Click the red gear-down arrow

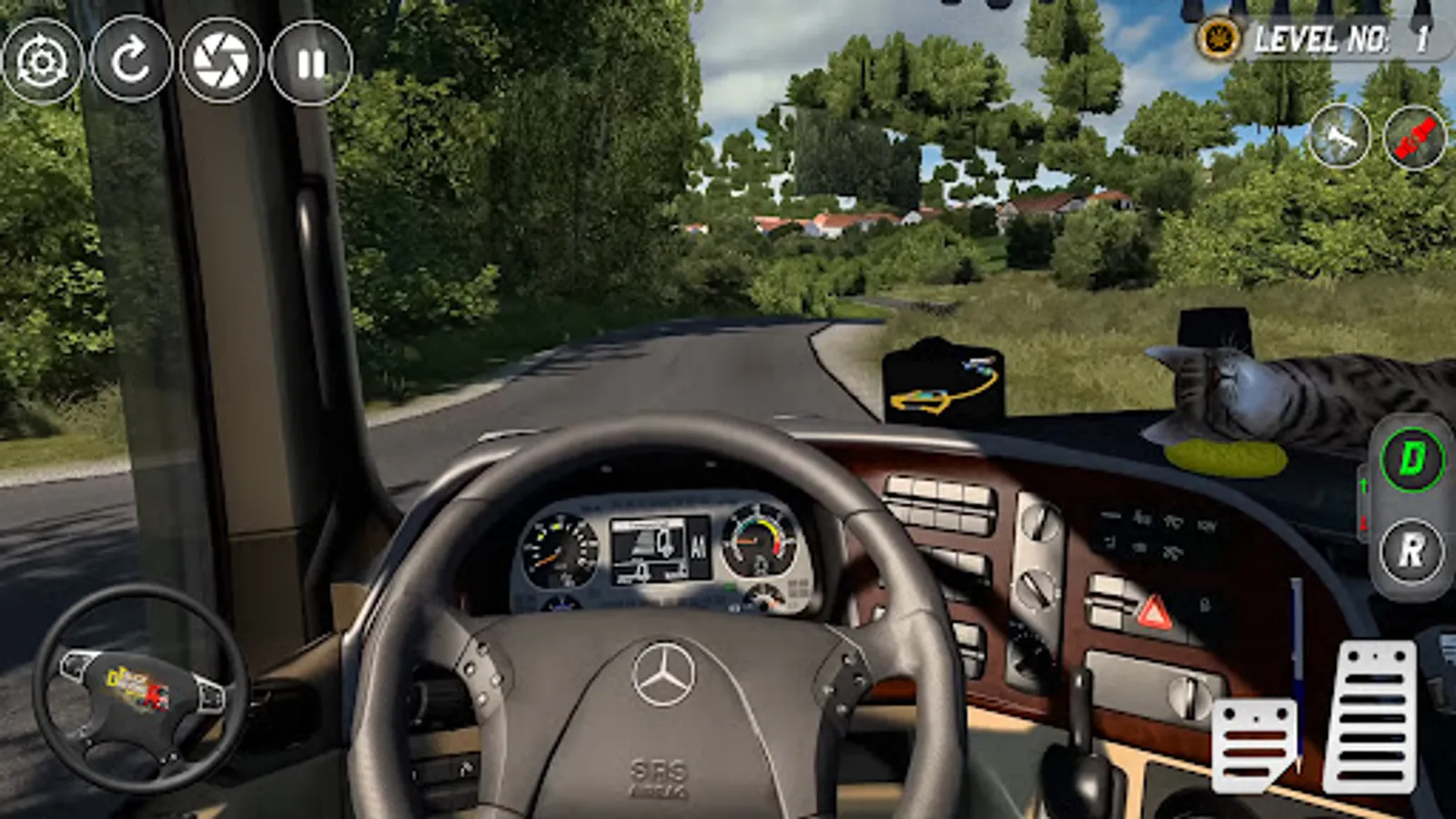[1363, 522]
